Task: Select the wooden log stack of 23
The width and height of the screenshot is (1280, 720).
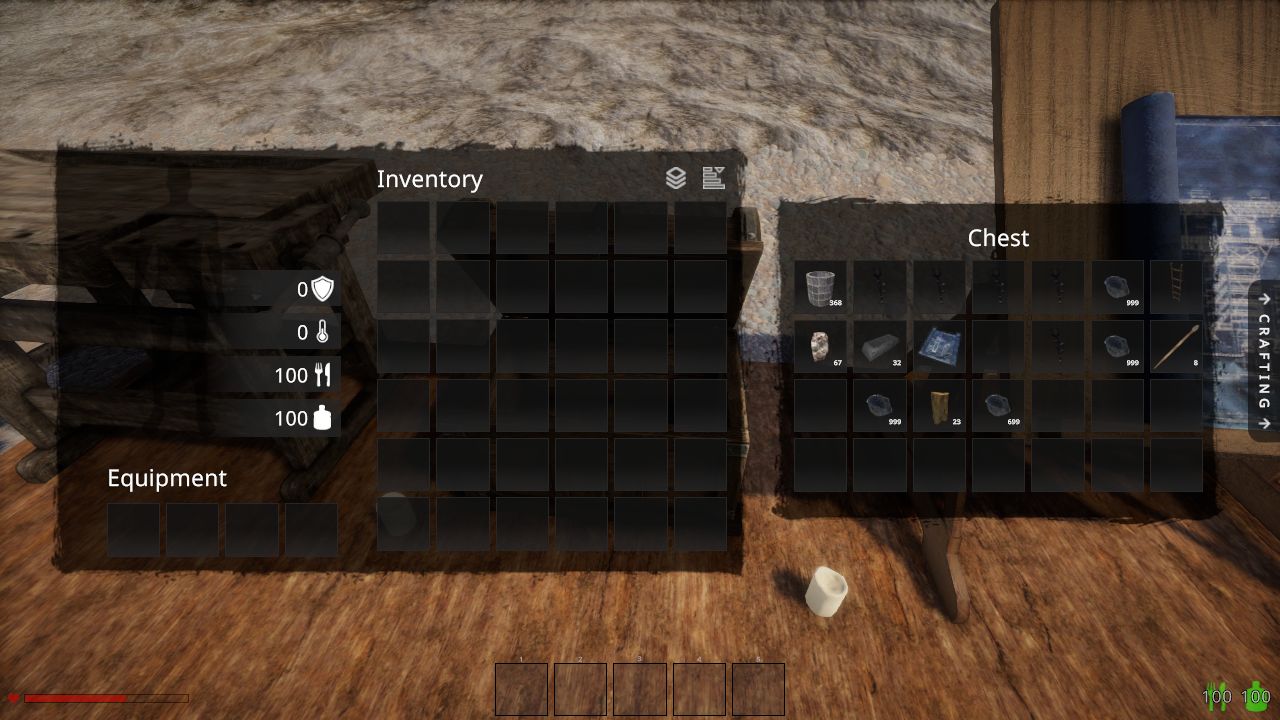Action: (x=939, y=405)
